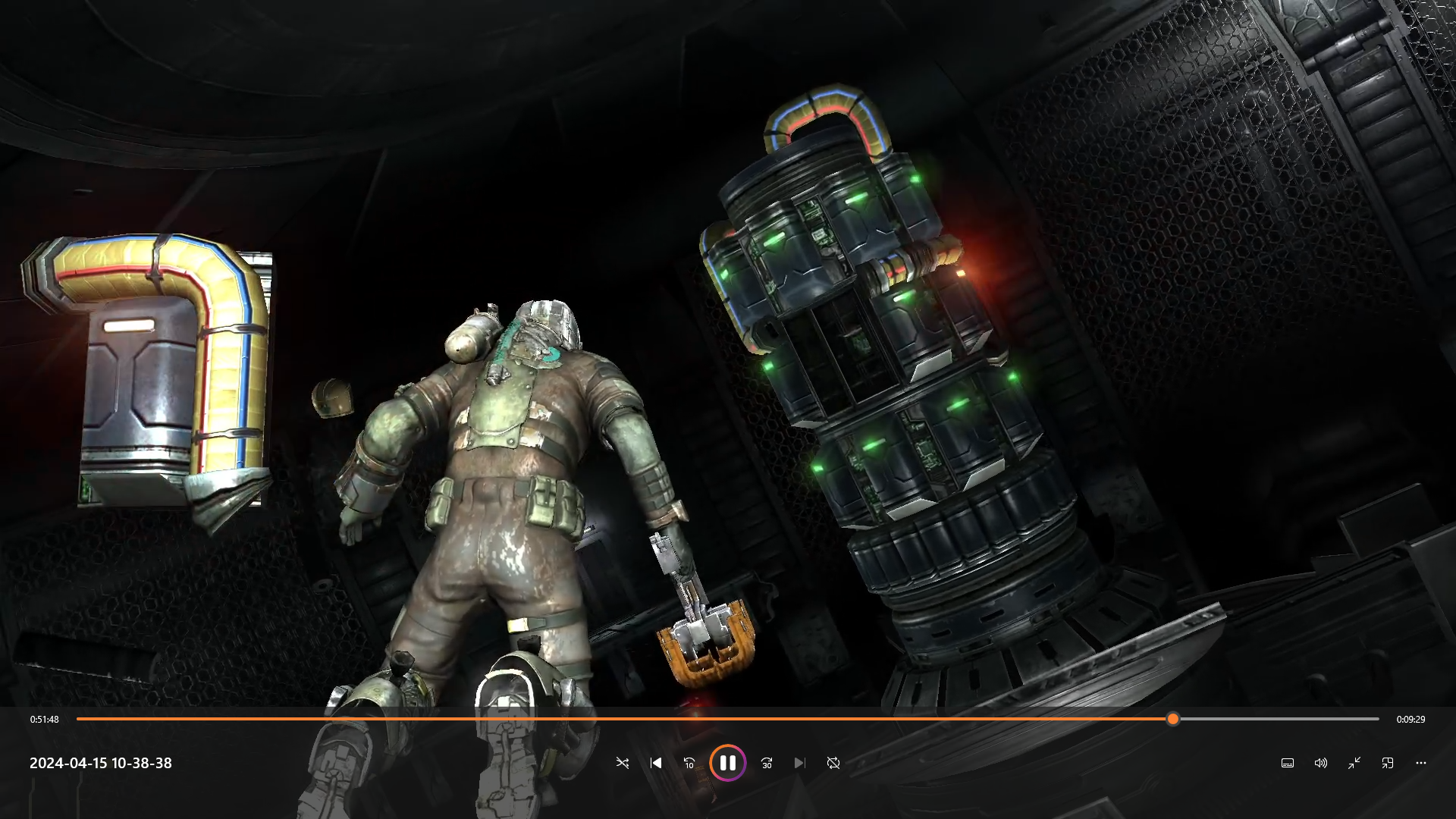Screen dimensions: 1456x819
Task: Click the remaining time display 0:09:29
Action: 1412,719
